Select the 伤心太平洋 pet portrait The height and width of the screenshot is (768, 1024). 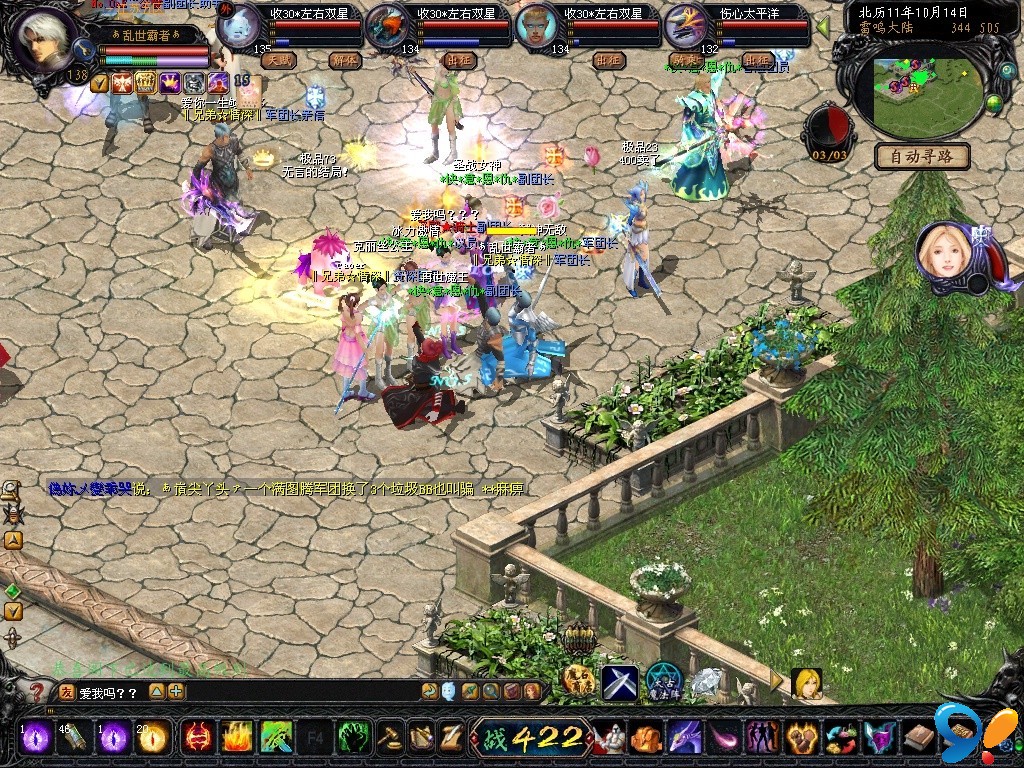pyautogui.click(x=688, y=26)
